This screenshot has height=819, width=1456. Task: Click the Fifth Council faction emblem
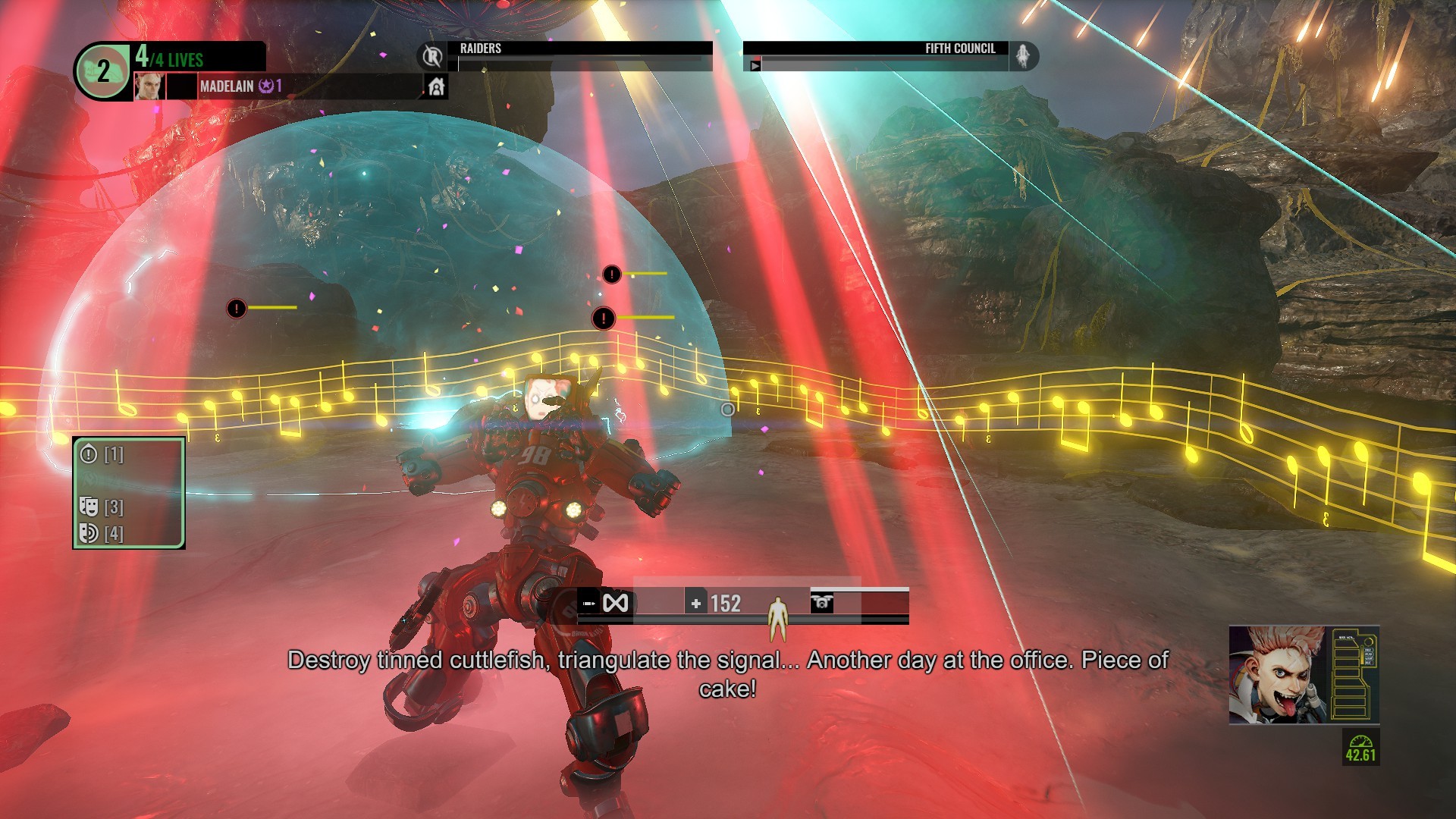click(x=1023, y=56)
